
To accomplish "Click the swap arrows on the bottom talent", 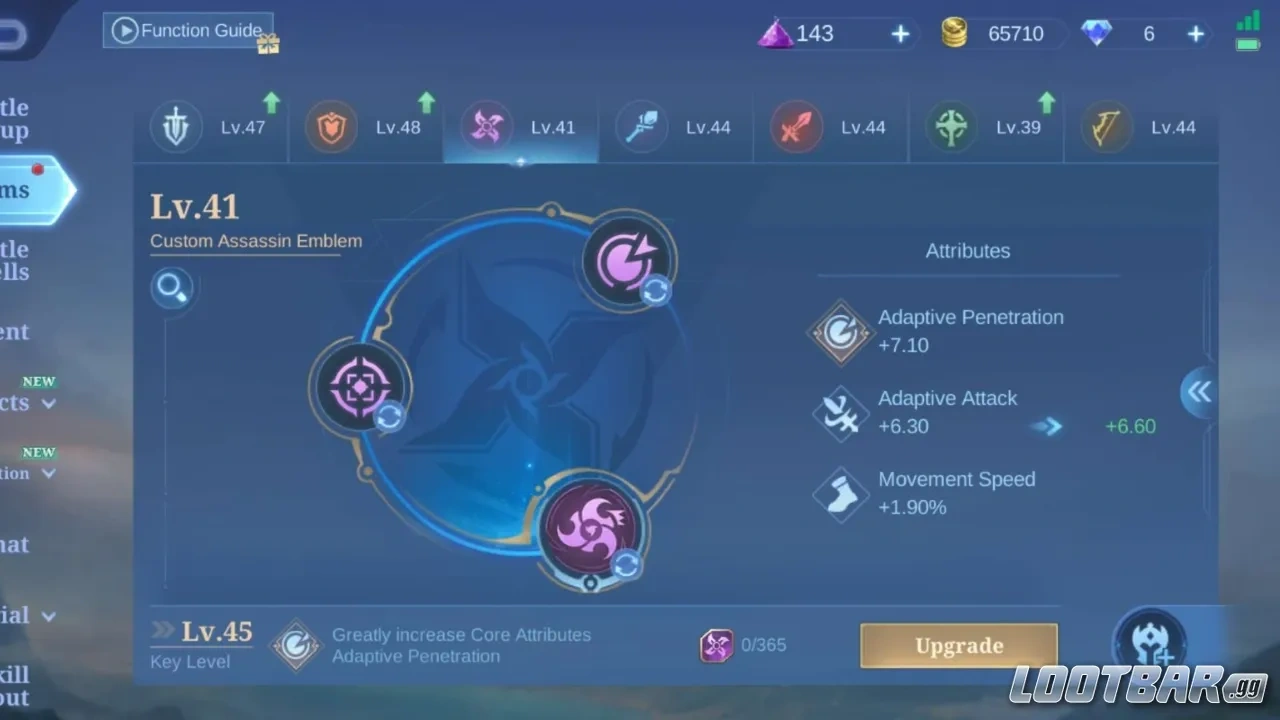I will [x=626, y=565].
